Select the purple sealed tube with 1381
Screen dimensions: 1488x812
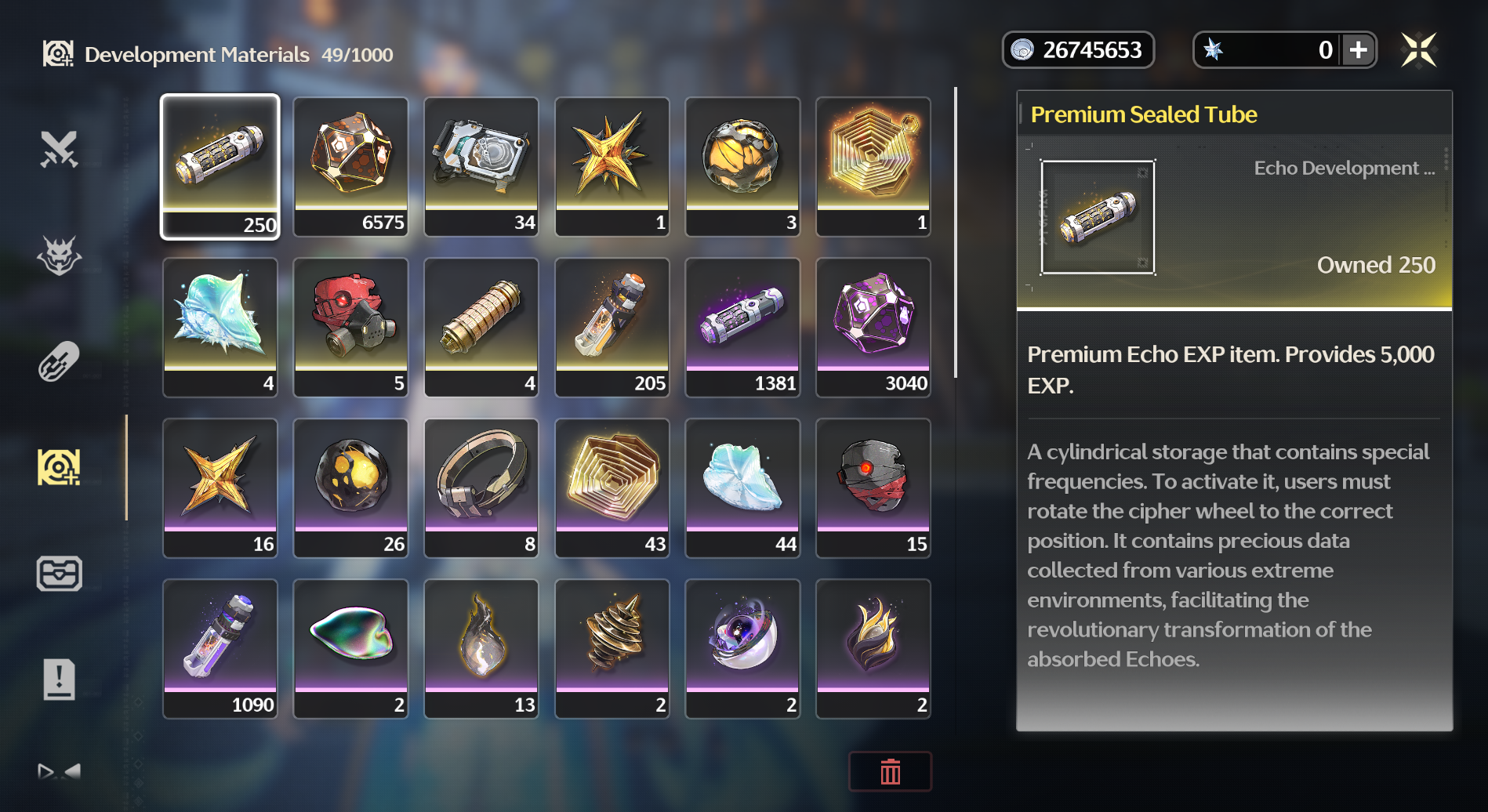742,327
